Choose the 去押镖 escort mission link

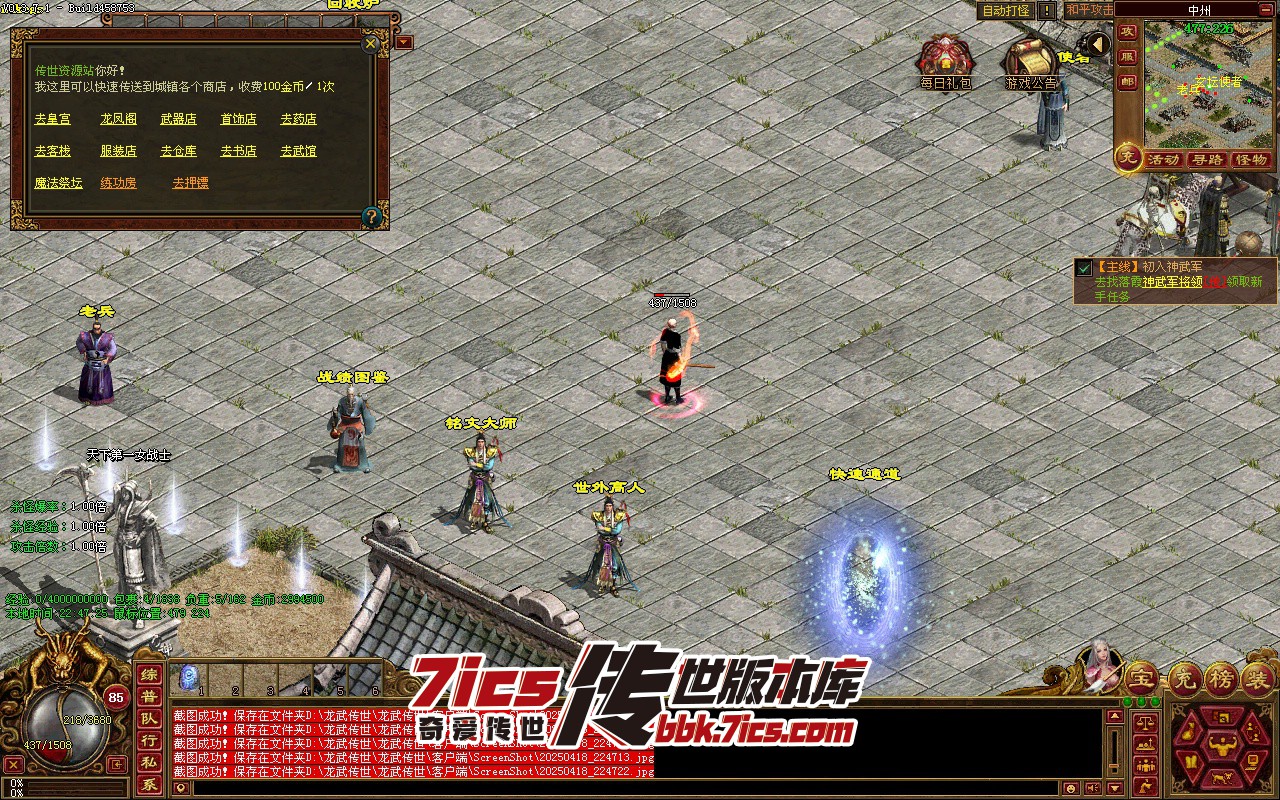click(x=190, y=183)
